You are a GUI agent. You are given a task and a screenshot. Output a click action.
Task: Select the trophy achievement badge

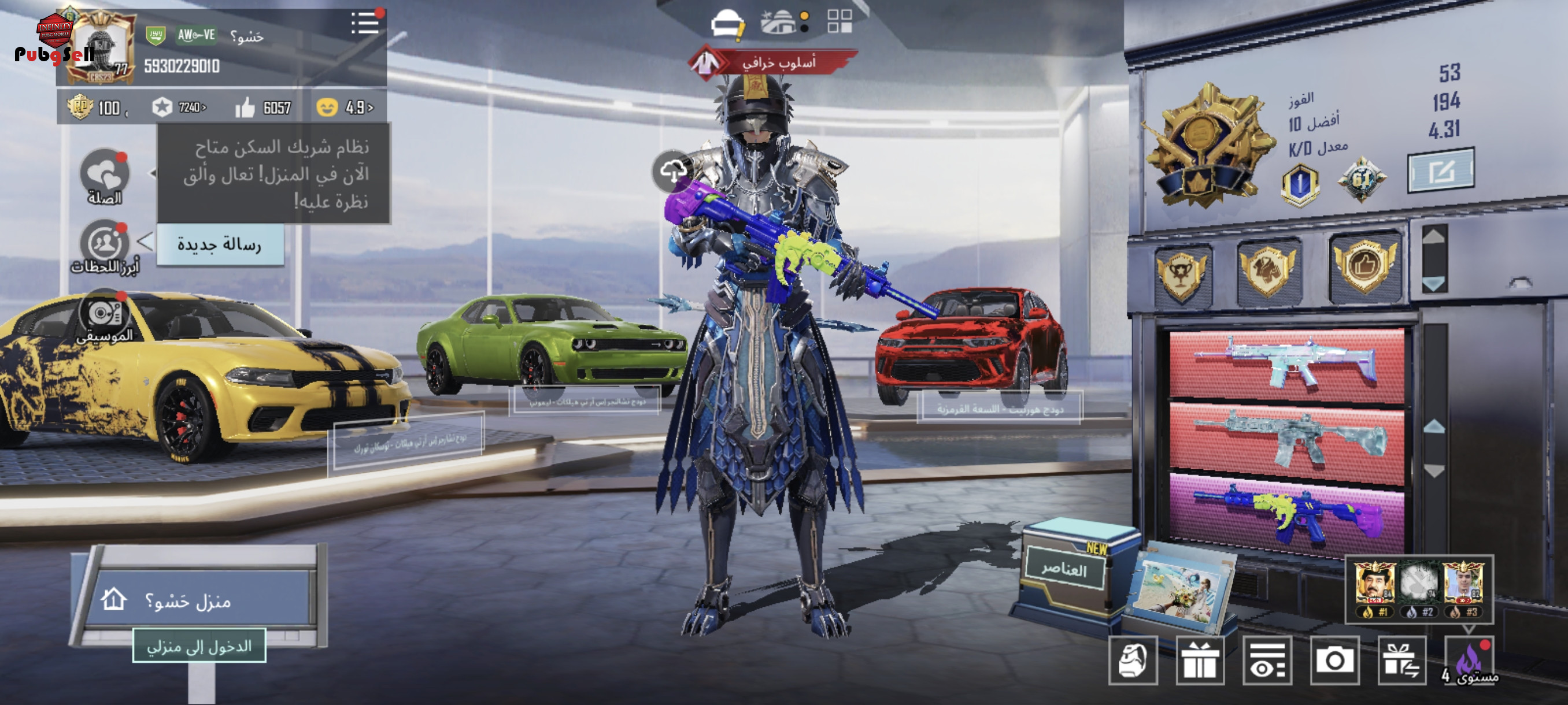(x=1181, y=274)
